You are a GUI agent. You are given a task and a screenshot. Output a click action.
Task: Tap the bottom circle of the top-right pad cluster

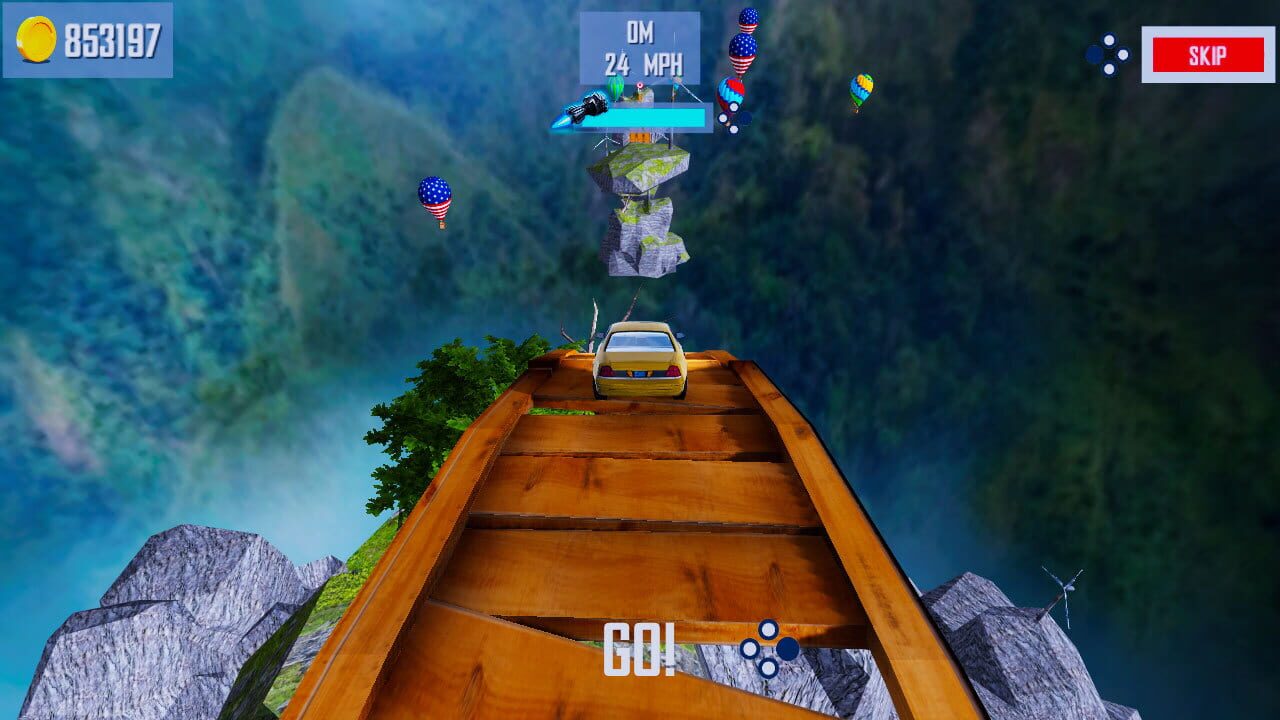point(1108,69)
